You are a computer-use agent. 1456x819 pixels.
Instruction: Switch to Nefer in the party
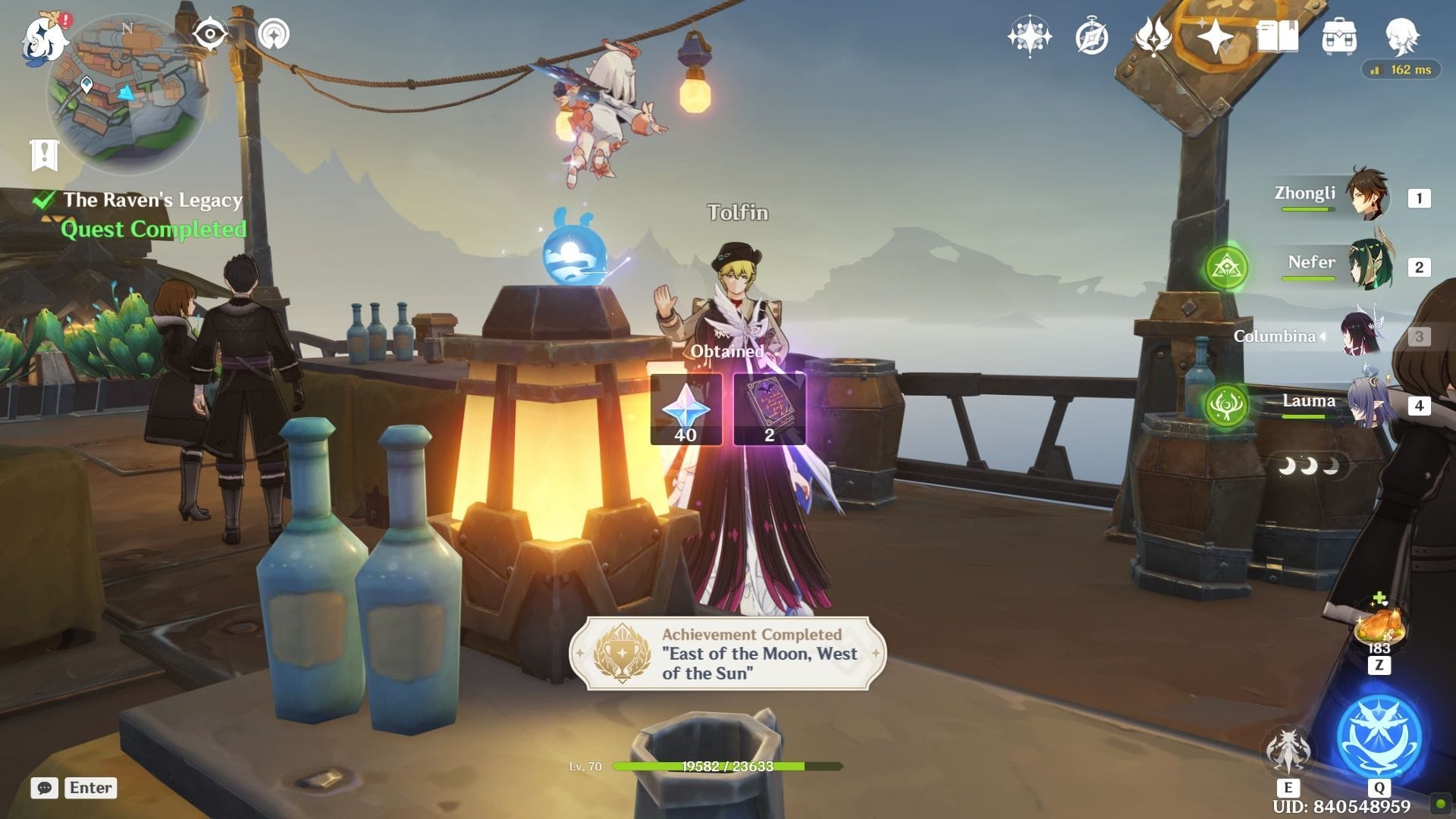[x=1369, y=265]
